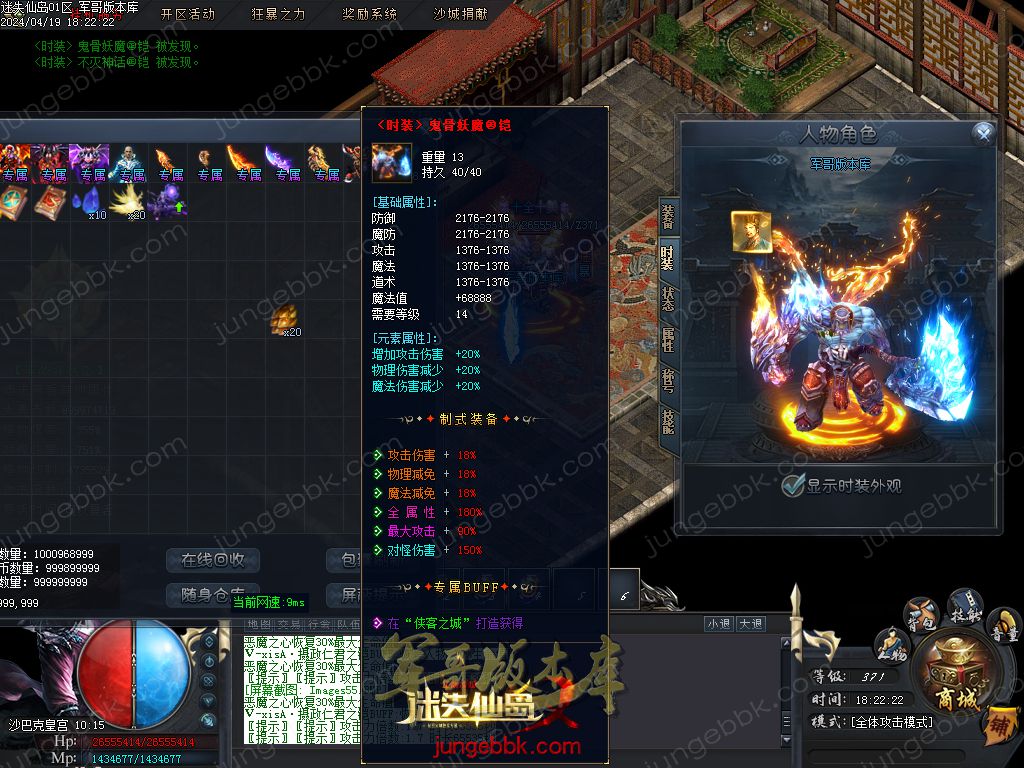The width and height of the screenshot is (1024, 768).
Task: Select the 属性 attributes tab
Action: (x=668, y=339)
